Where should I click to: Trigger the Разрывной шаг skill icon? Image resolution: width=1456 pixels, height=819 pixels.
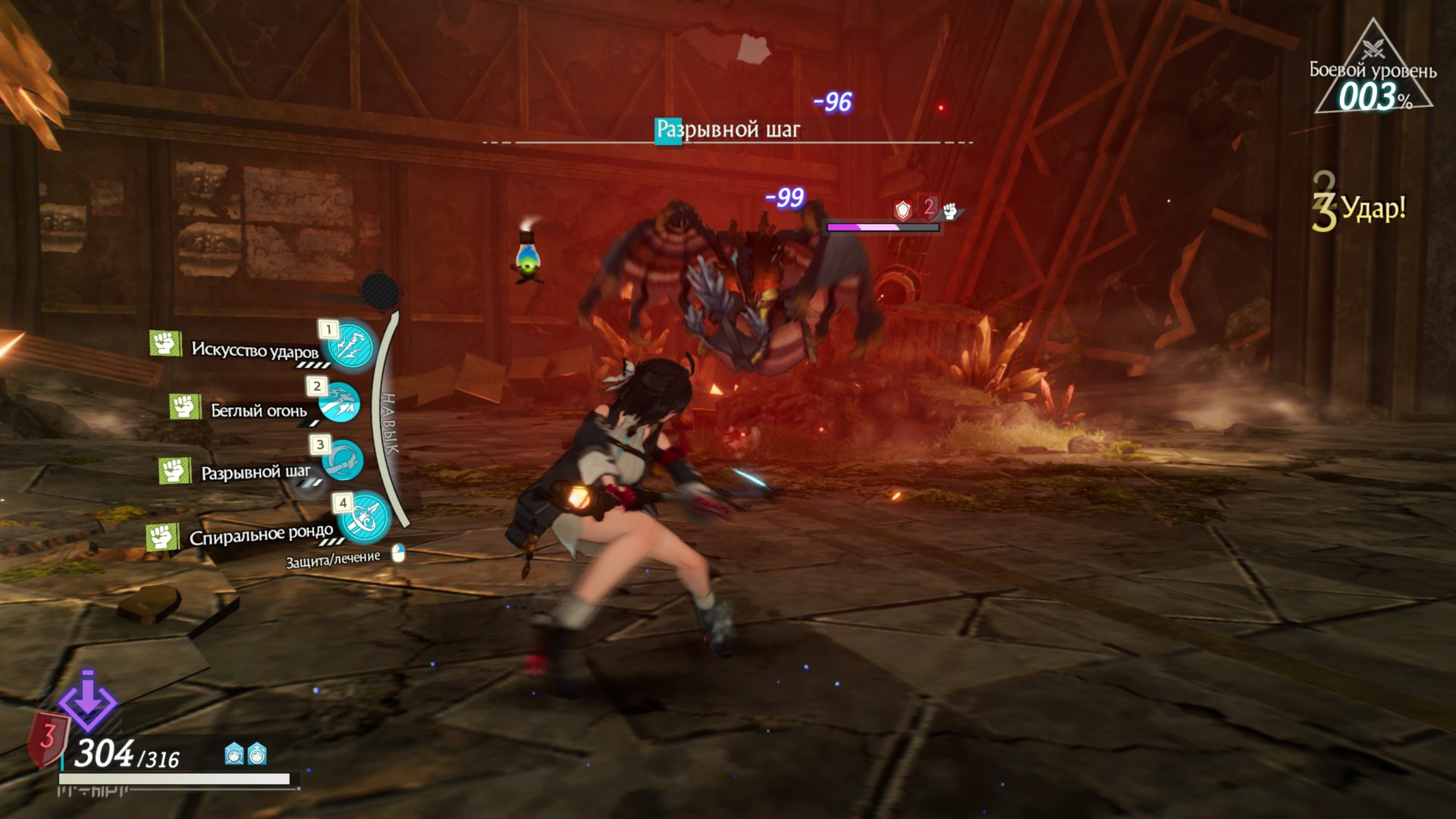coord(341,460)
